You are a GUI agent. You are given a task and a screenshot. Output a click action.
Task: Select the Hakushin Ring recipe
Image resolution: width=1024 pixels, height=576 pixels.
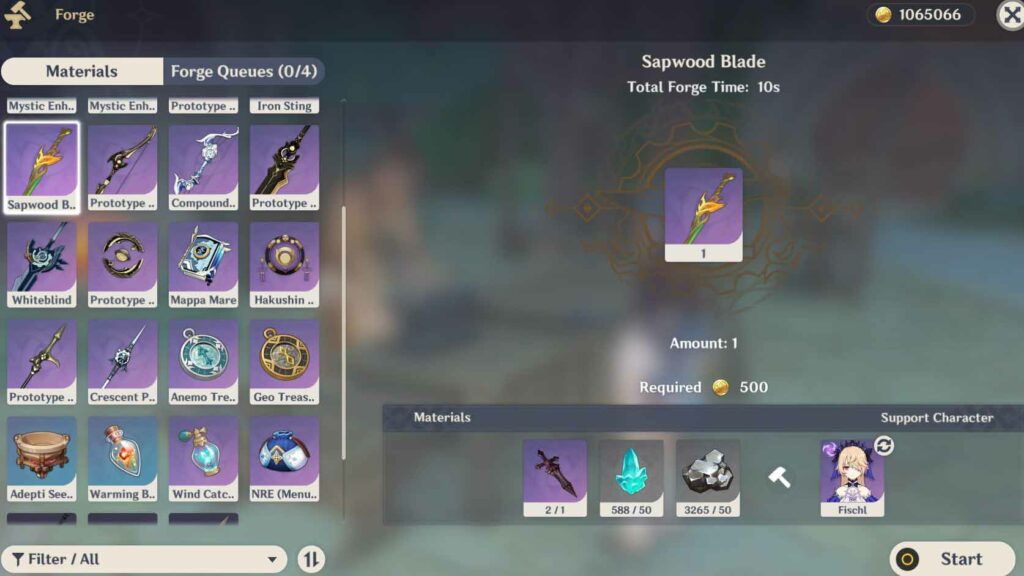coord(285,264)
